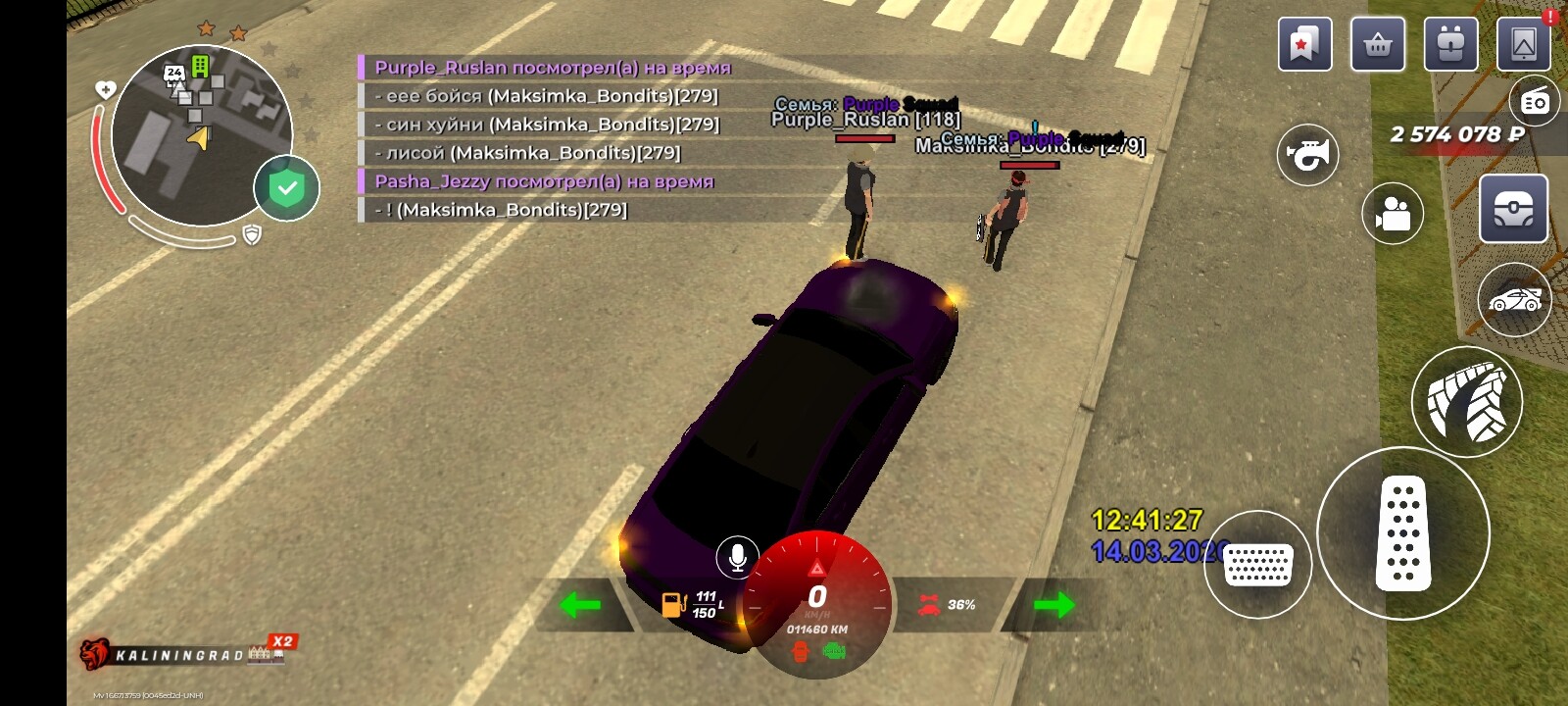Switch the camera view
The width and height of the screenshot is (1568, 706).
click(x=1393, y=213)
